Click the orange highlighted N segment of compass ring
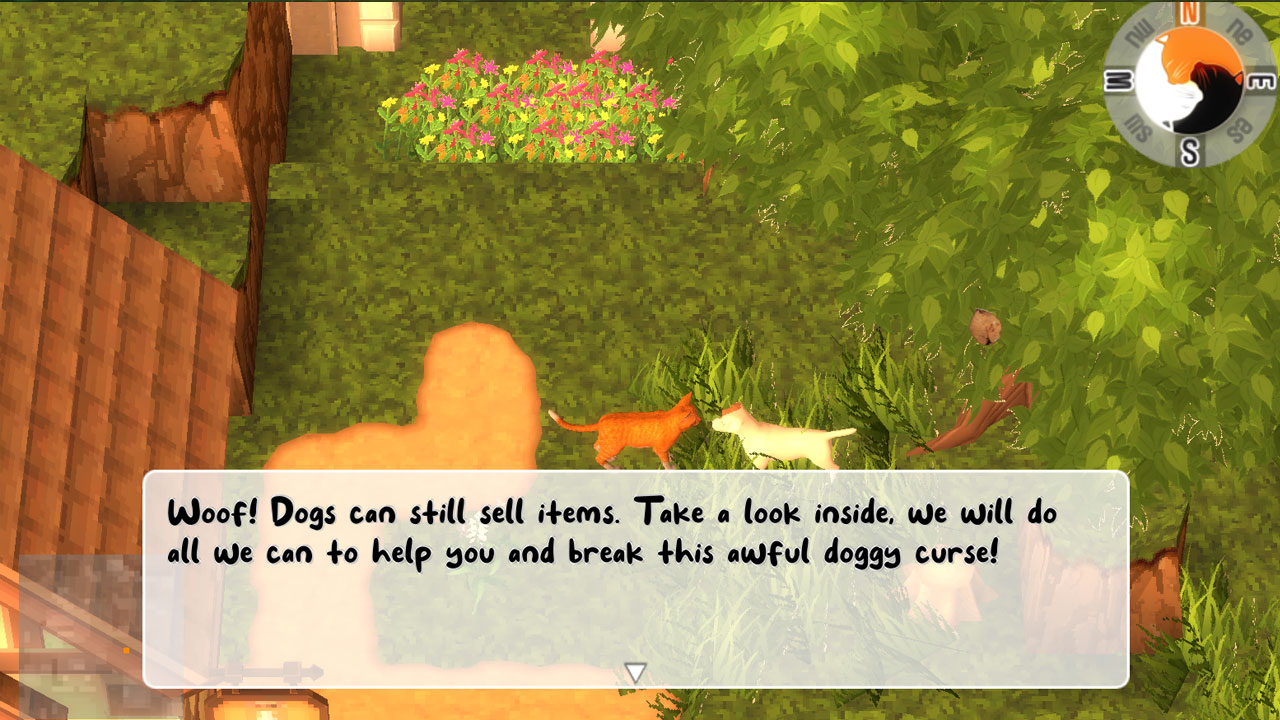The image size is (1280, 720). pos(1188,12)
